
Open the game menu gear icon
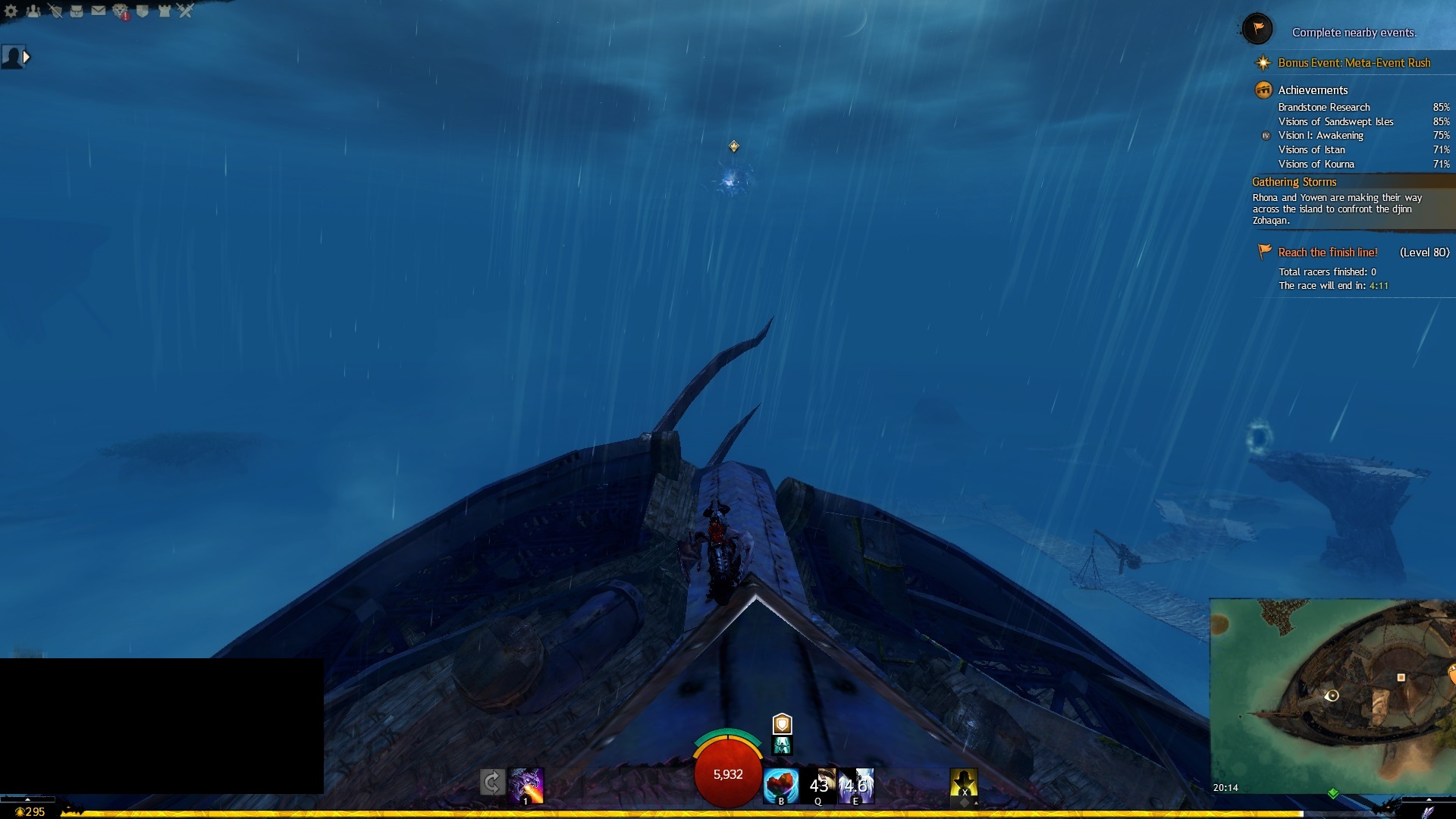pyautogui.click(x=11, y=11)
